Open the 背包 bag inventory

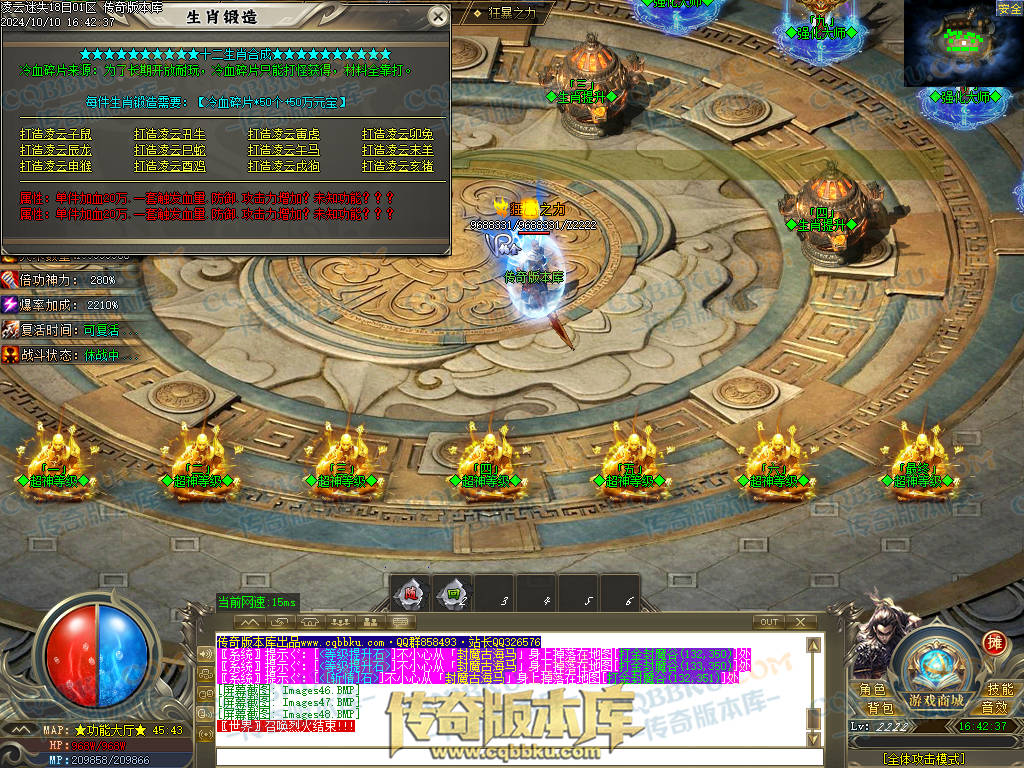(880, 708)
